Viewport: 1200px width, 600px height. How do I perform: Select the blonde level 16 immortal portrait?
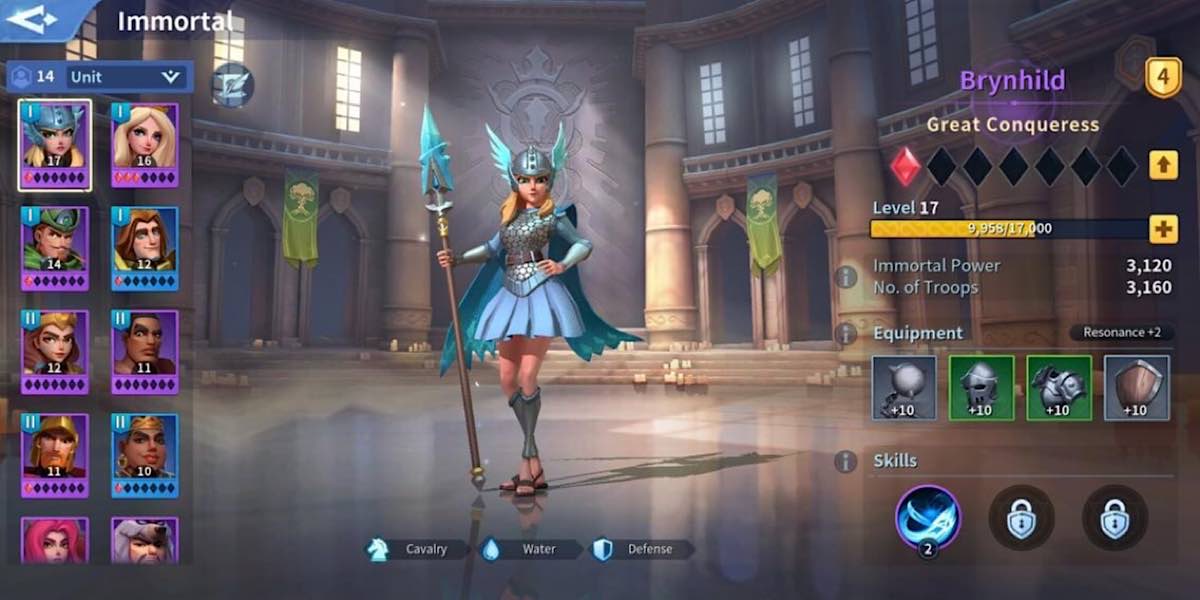tap(144, 144)
